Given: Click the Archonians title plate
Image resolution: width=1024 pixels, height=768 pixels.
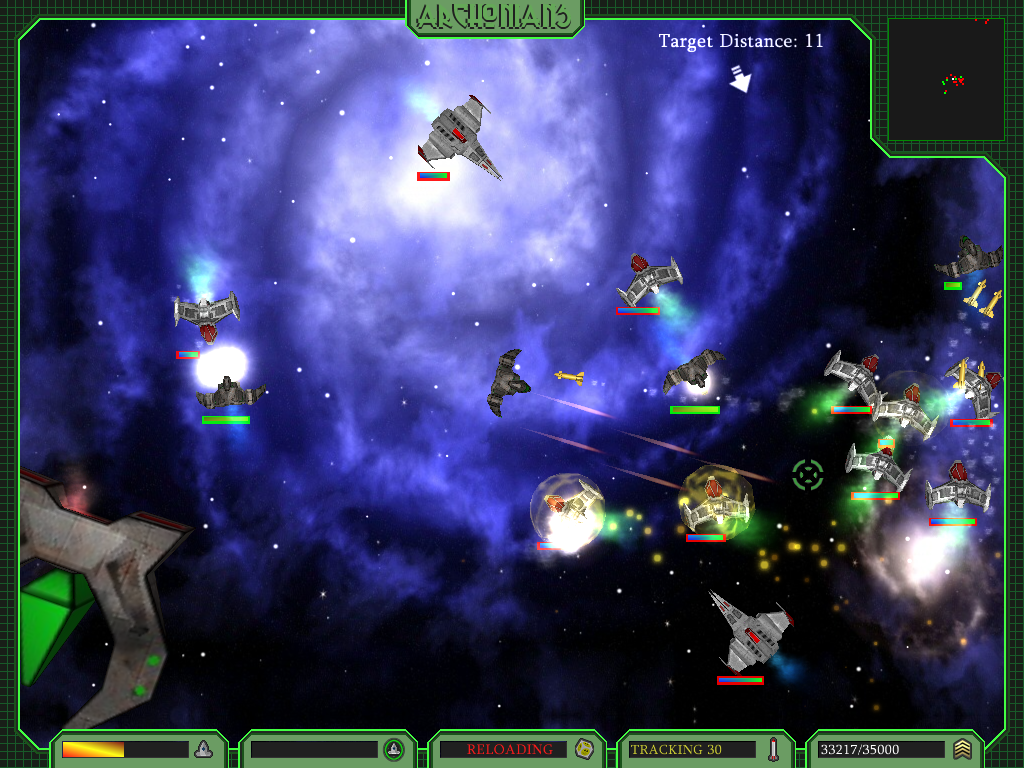Looking at the screenshot, I should coord(495,16).
